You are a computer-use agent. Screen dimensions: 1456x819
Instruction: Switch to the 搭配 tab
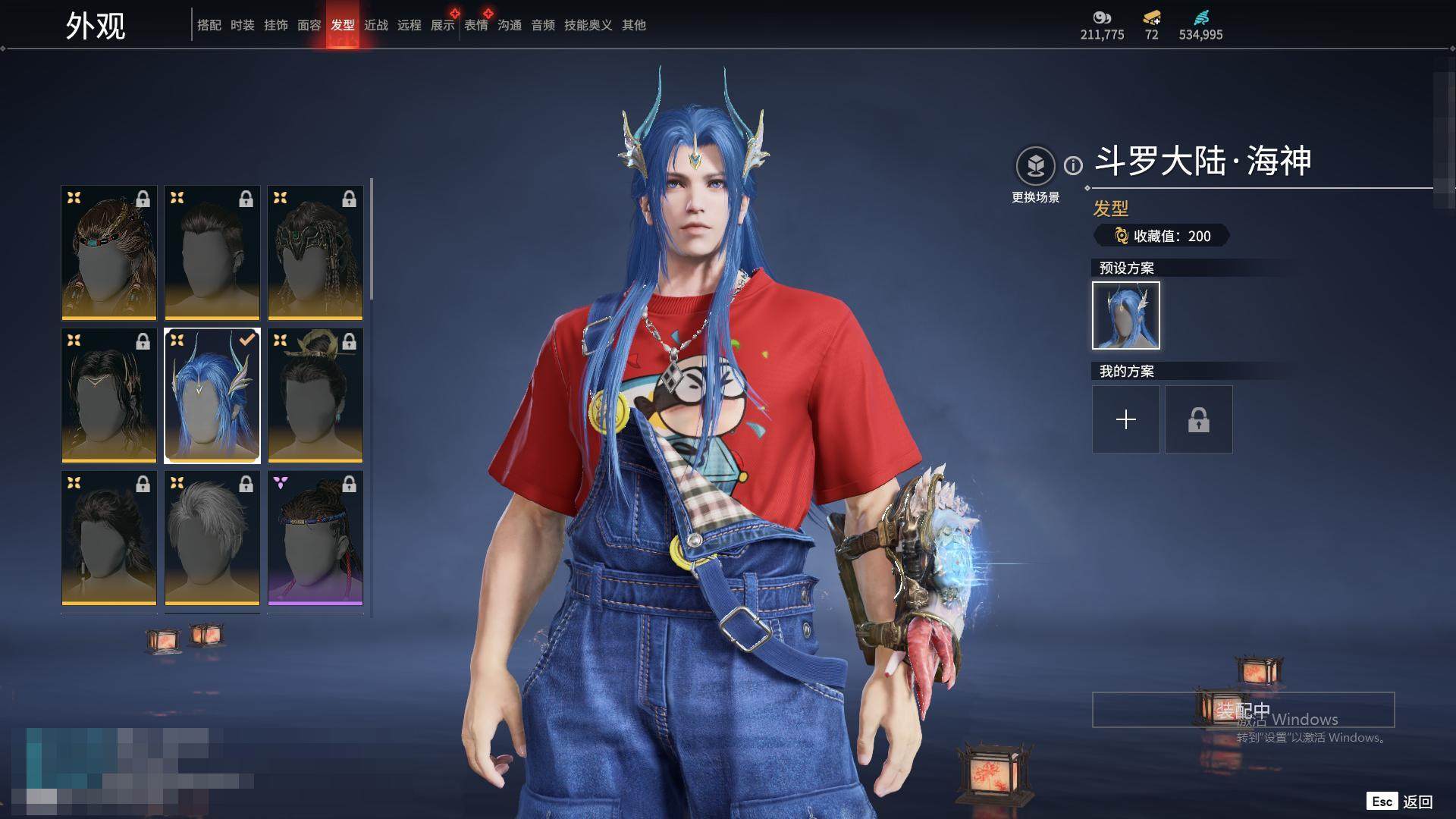point(209,25)
